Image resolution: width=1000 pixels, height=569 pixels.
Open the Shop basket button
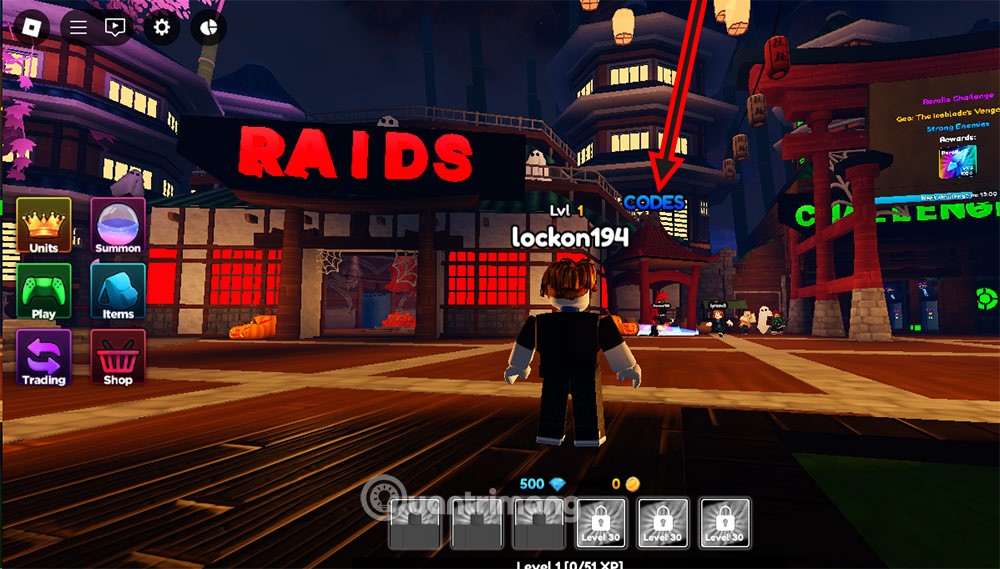pos(118,358)
